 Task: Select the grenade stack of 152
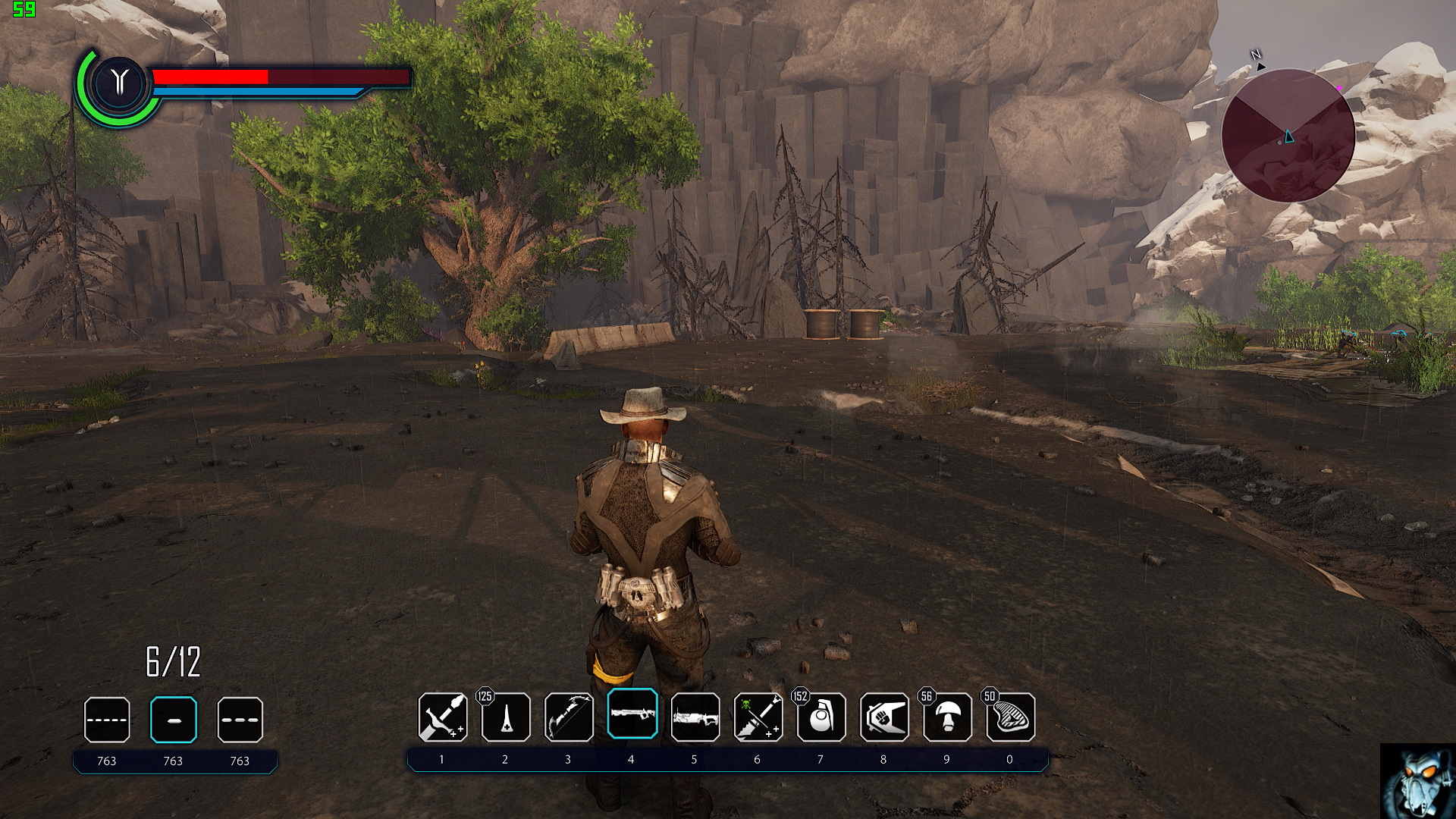click(821, 717)
